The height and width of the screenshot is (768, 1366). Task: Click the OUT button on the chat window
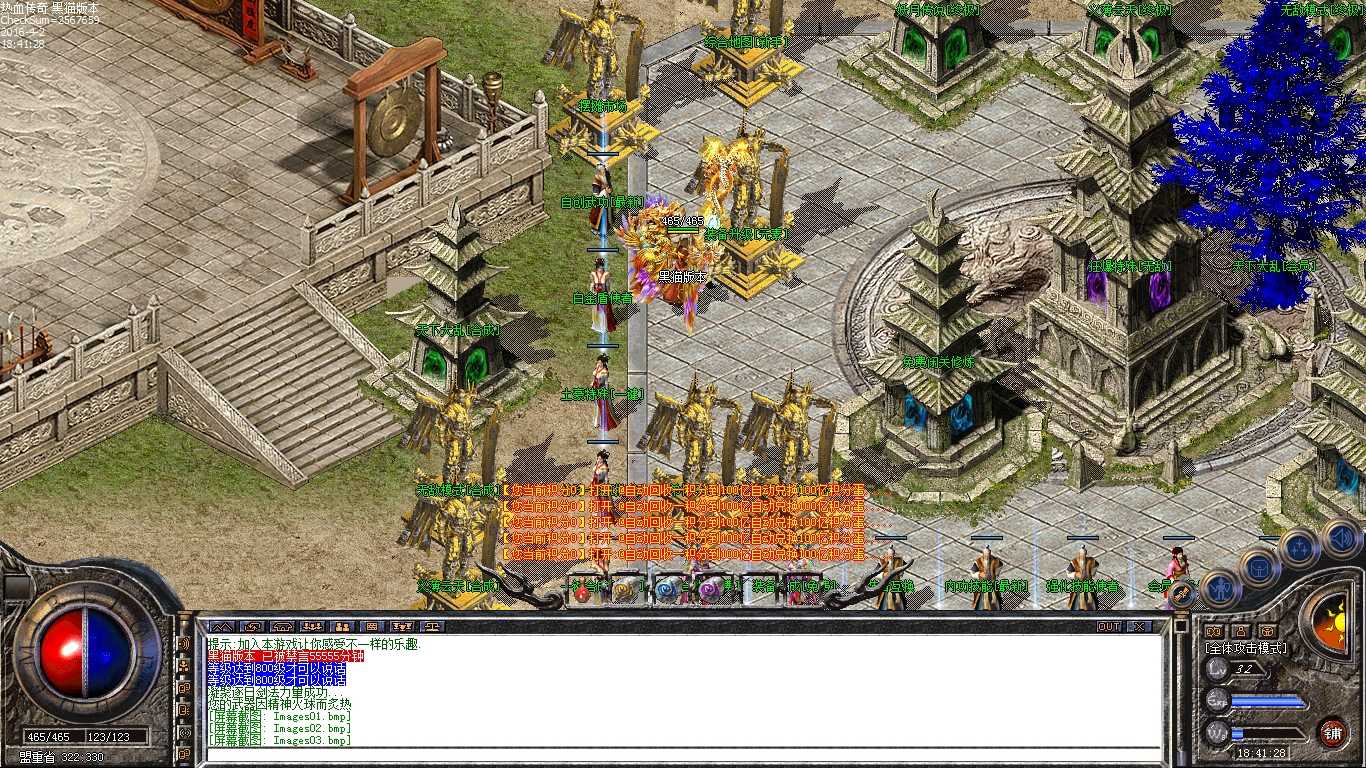pyautogui.click(x=1108, y=626)
